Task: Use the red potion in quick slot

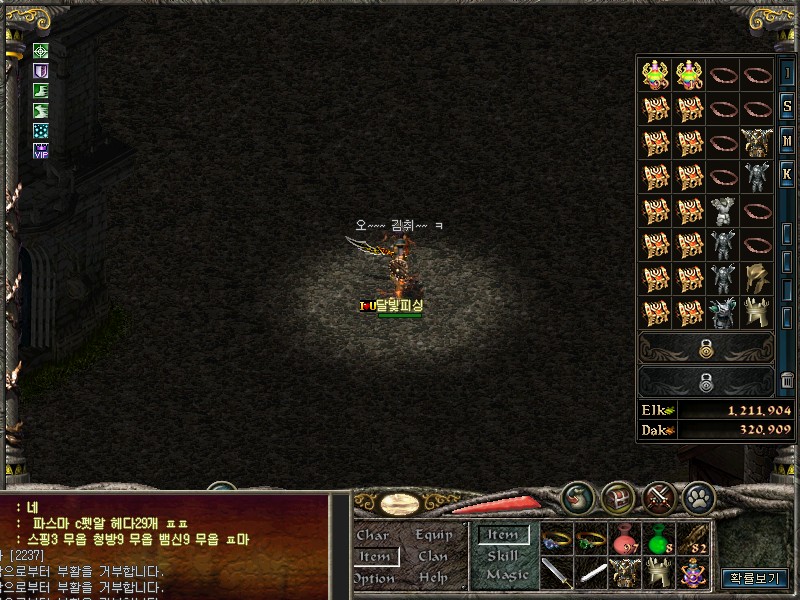Action: [627, 540]
